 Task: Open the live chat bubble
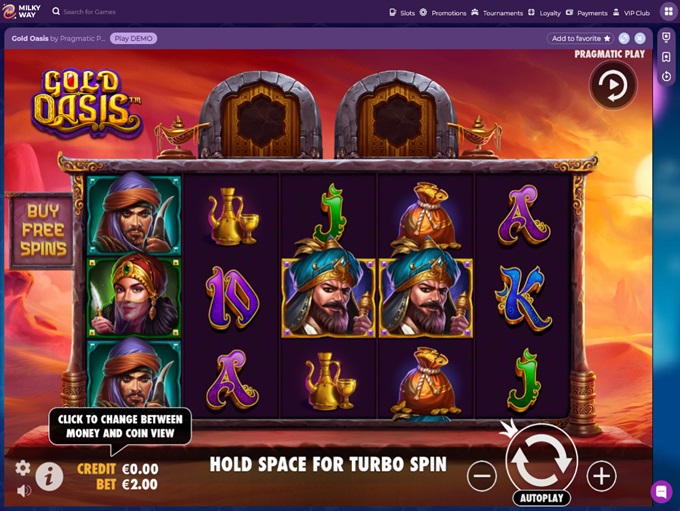click(x=661, y=492)
